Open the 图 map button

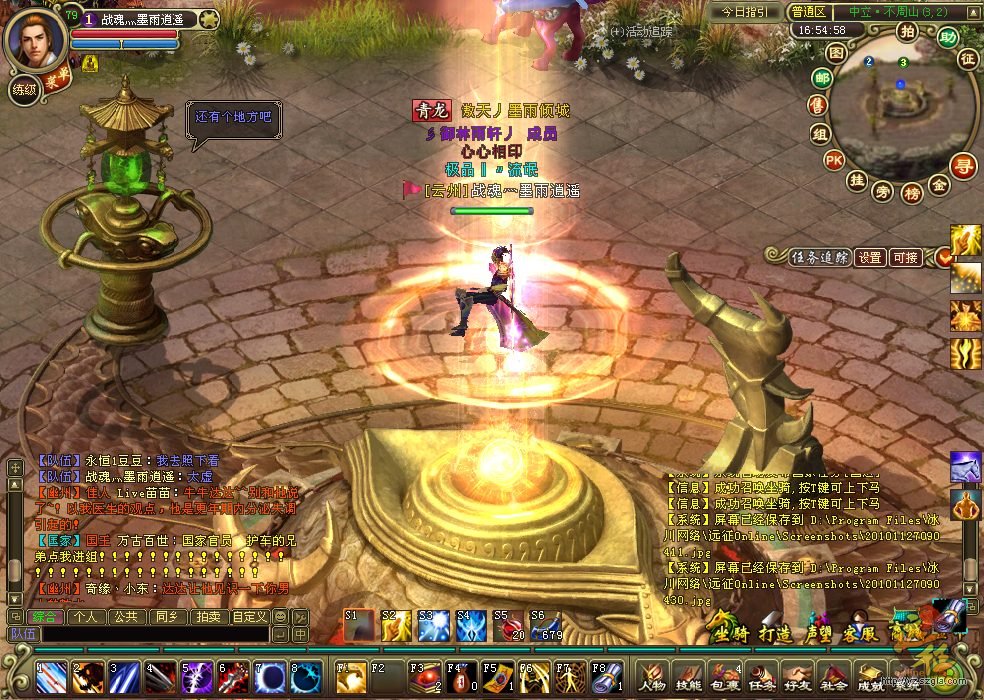[836, 52]
